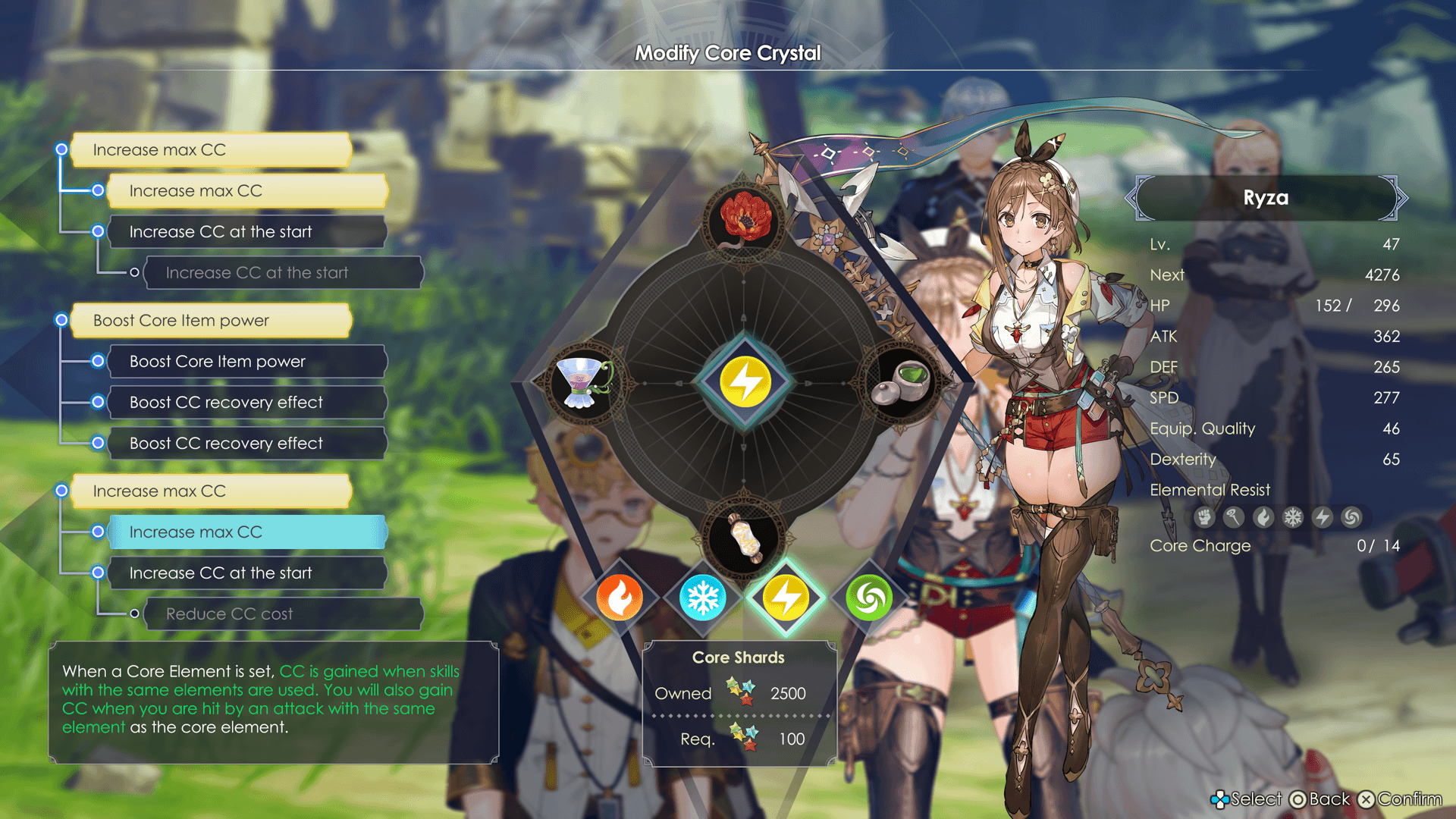The height and width of the screenshot is (819, 1456).
Task: Choose the green mortar core item slot
Action: [x=904, y=382]
